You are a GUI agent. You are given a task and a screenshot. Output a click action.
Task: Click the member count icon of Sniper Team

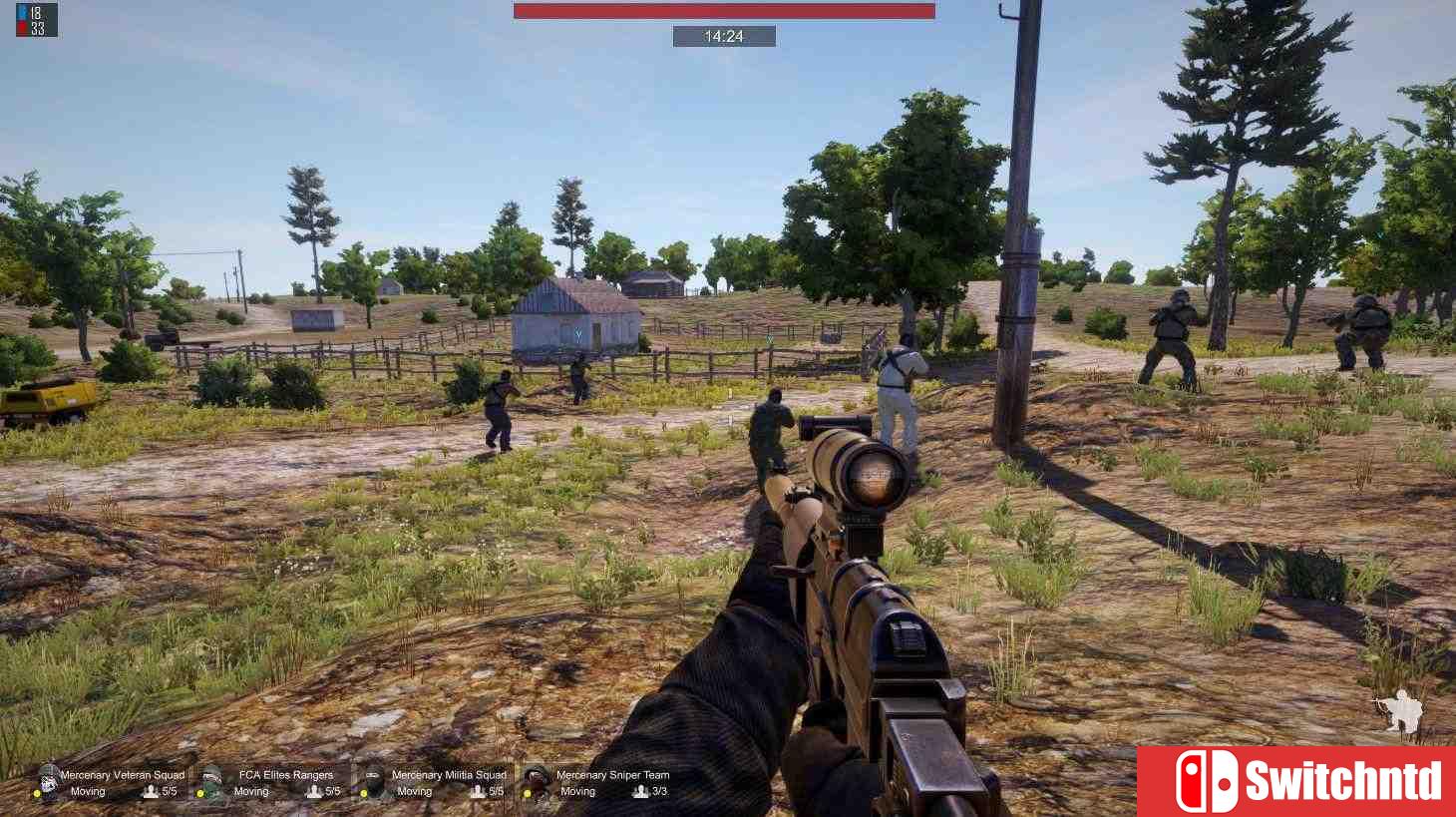[x=638, y=792]
